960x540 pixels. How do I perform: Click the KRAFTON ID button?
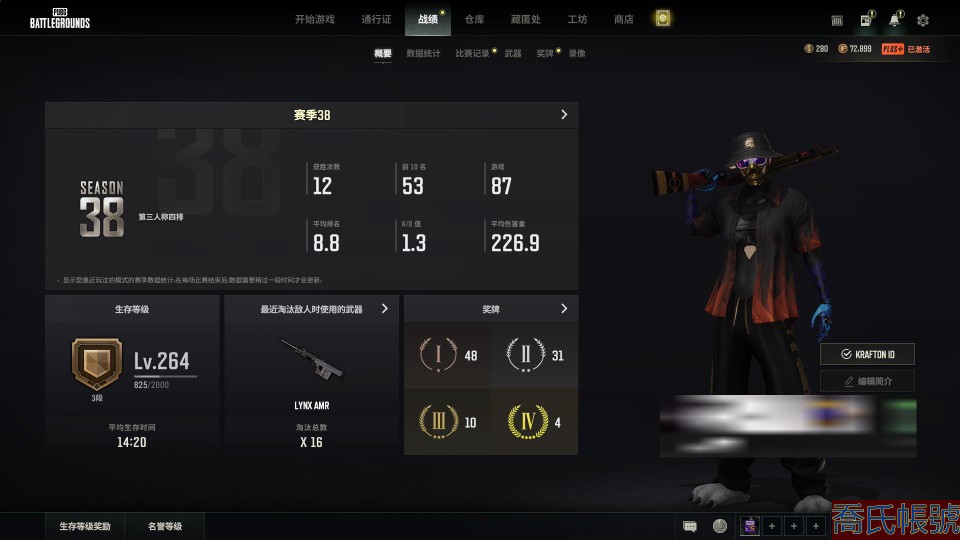click(x=867, y=354)
